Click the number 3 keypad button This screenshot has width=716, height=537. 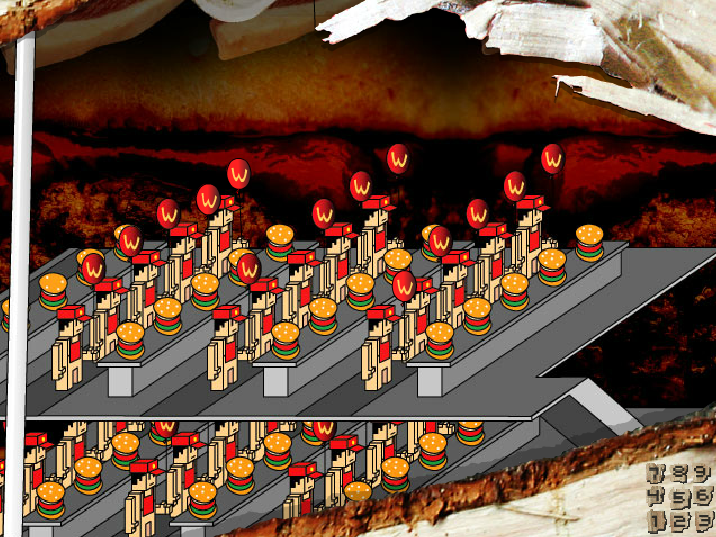(x=703, y=520)
